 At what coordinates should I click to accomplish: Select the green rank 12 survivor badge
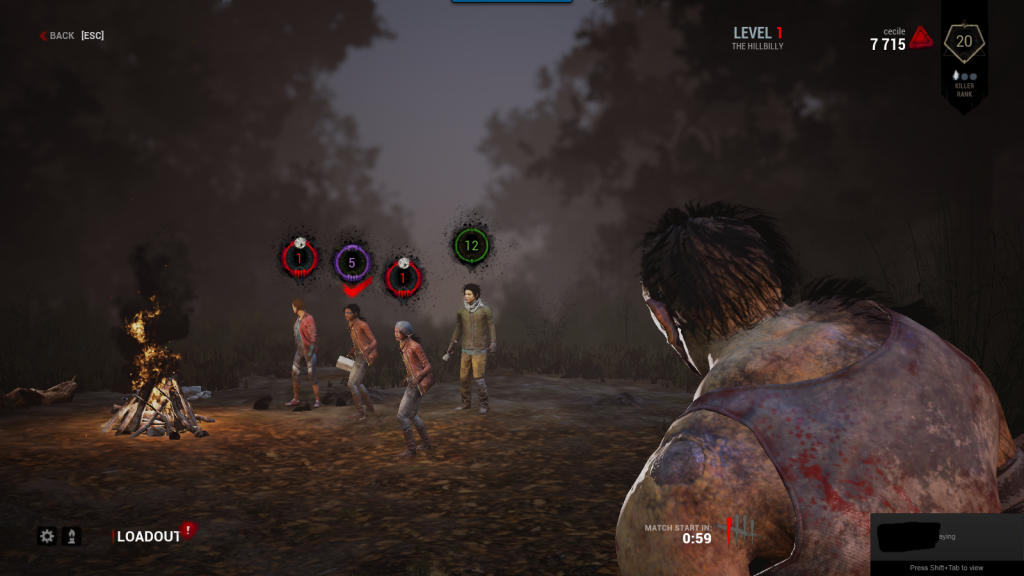tap(471, 244)
